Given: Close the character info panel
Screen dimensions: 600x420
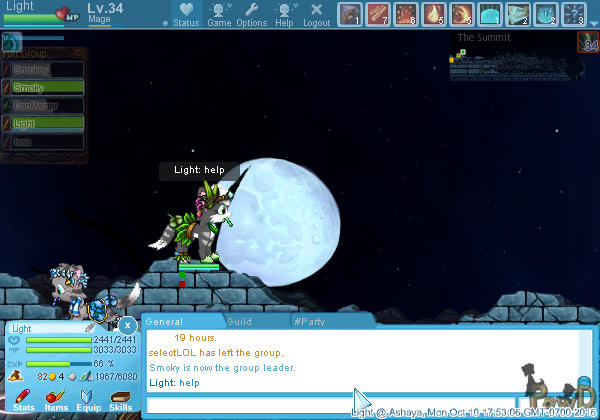Looking at the screenshot, I should (x=127, y=325).
